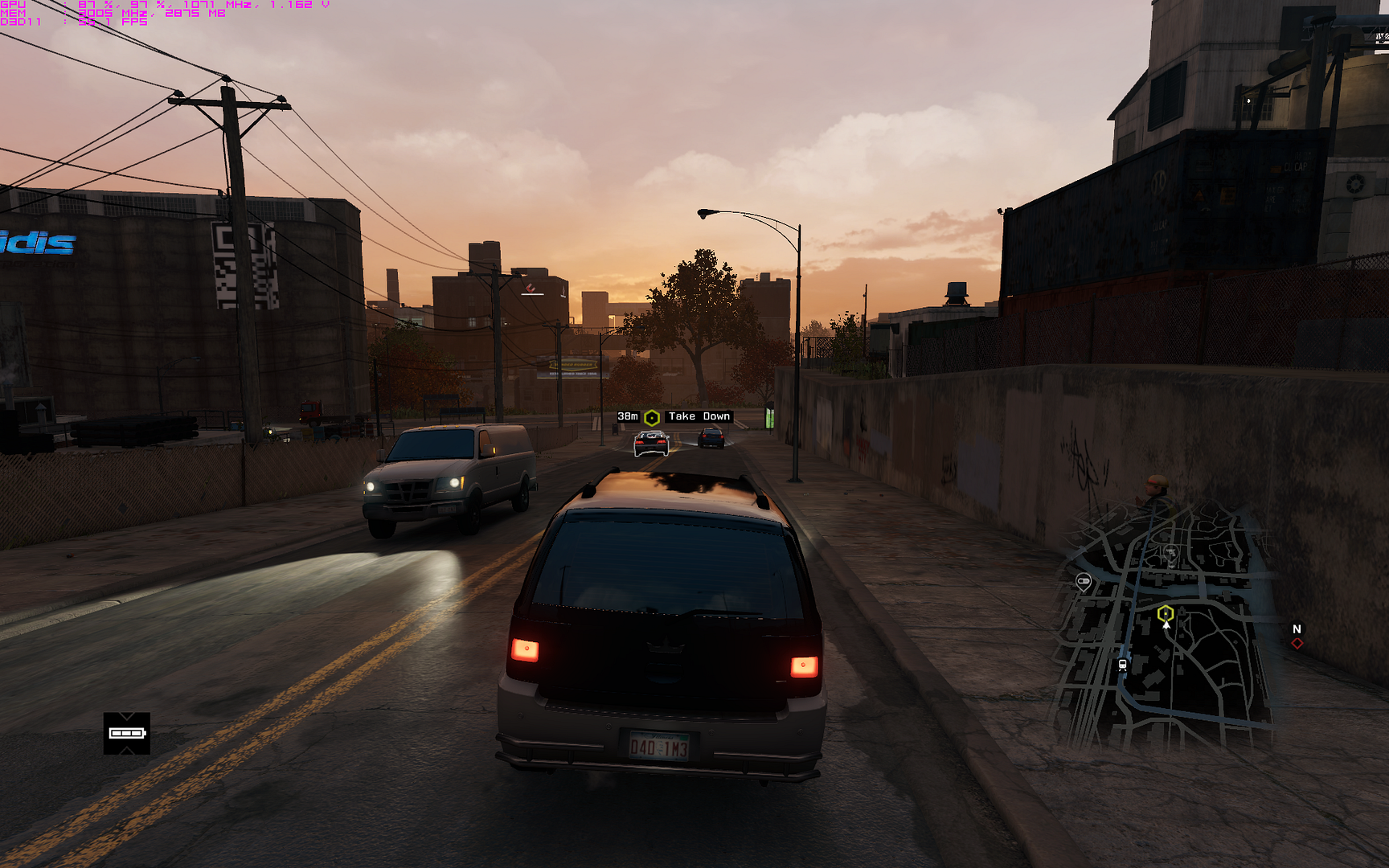Select the 38m distance indicator
This screenshot has width=1389, height=868.
[x=626, y=416]
